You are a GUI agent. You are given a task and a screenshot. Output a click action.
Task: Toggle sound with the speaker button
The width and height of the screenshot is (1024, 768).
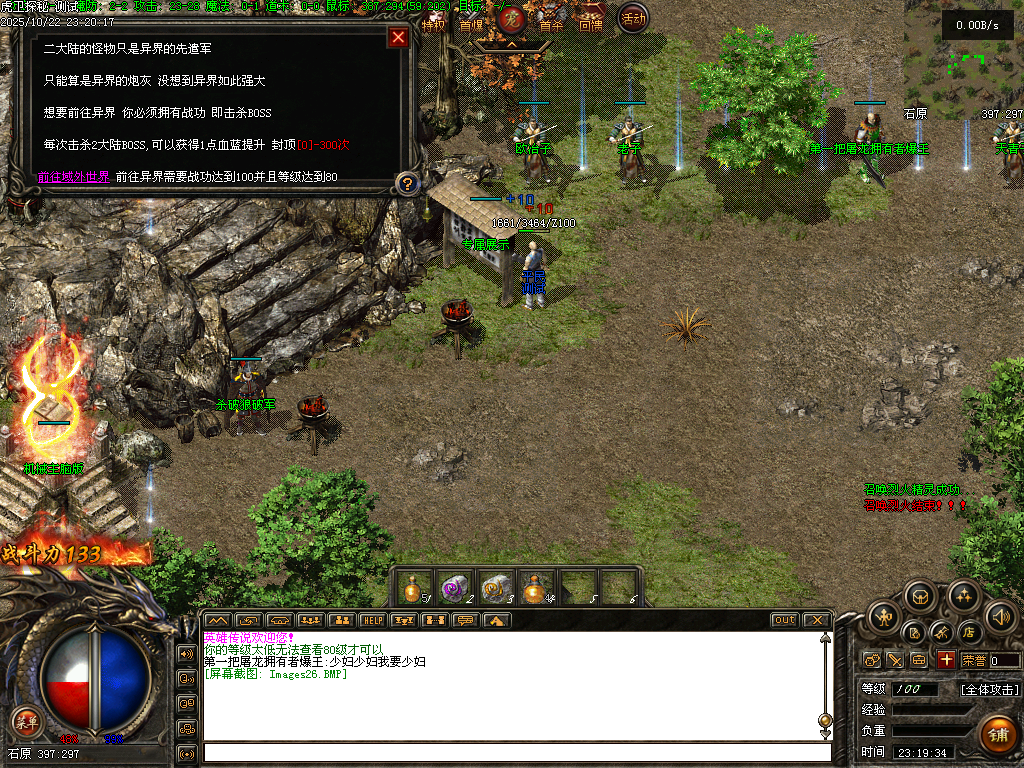[x=1000, y=615]
